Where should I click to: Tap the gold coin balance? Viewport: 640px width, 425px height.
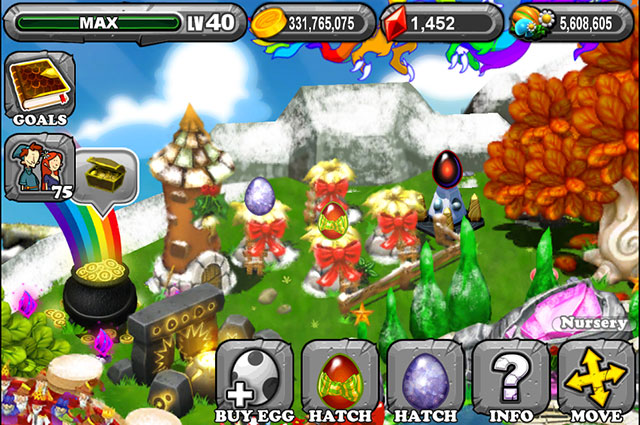[313, 21]
